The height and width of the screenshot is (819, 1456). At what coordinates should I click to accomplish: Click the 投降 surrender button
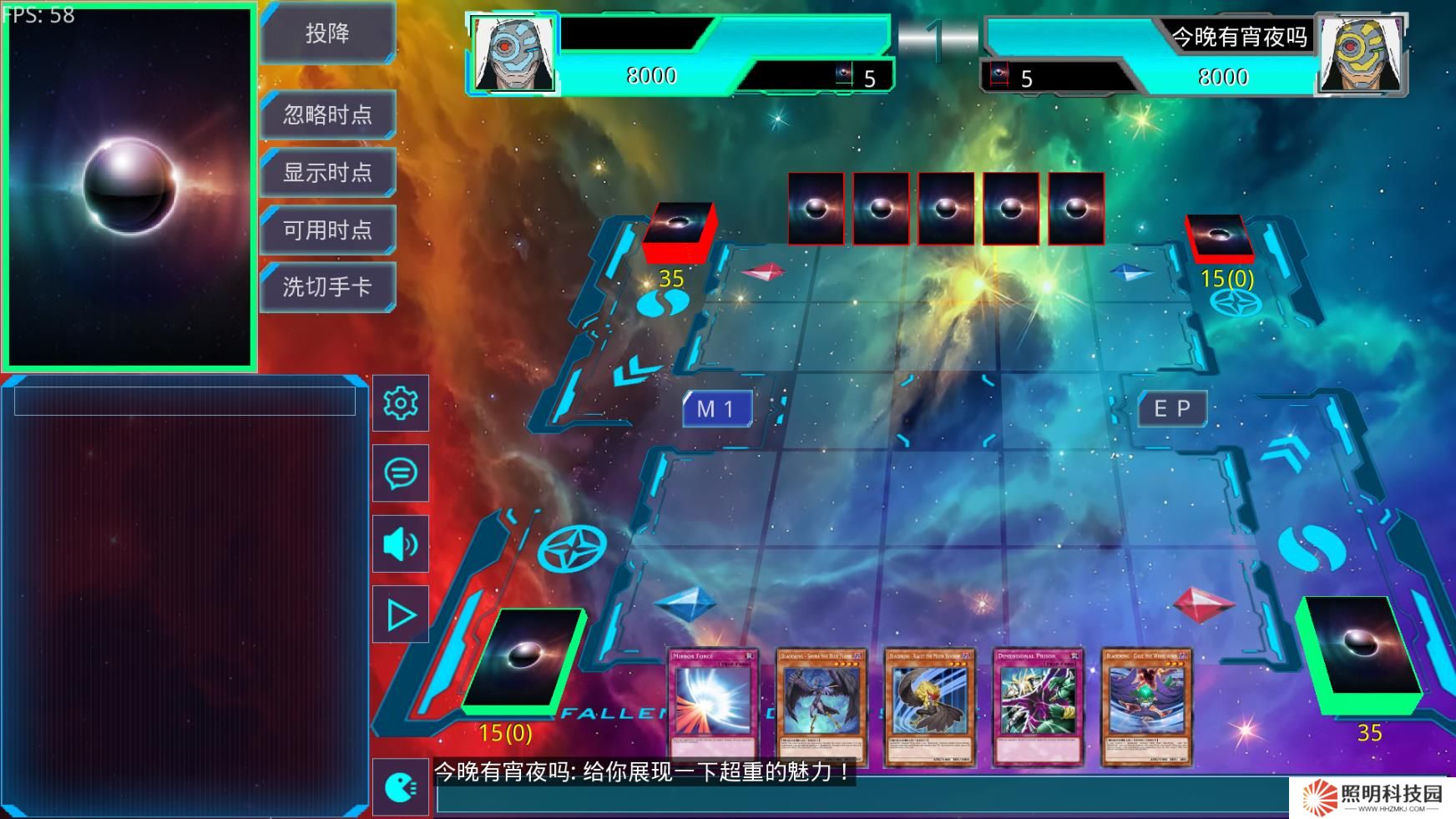327,33
